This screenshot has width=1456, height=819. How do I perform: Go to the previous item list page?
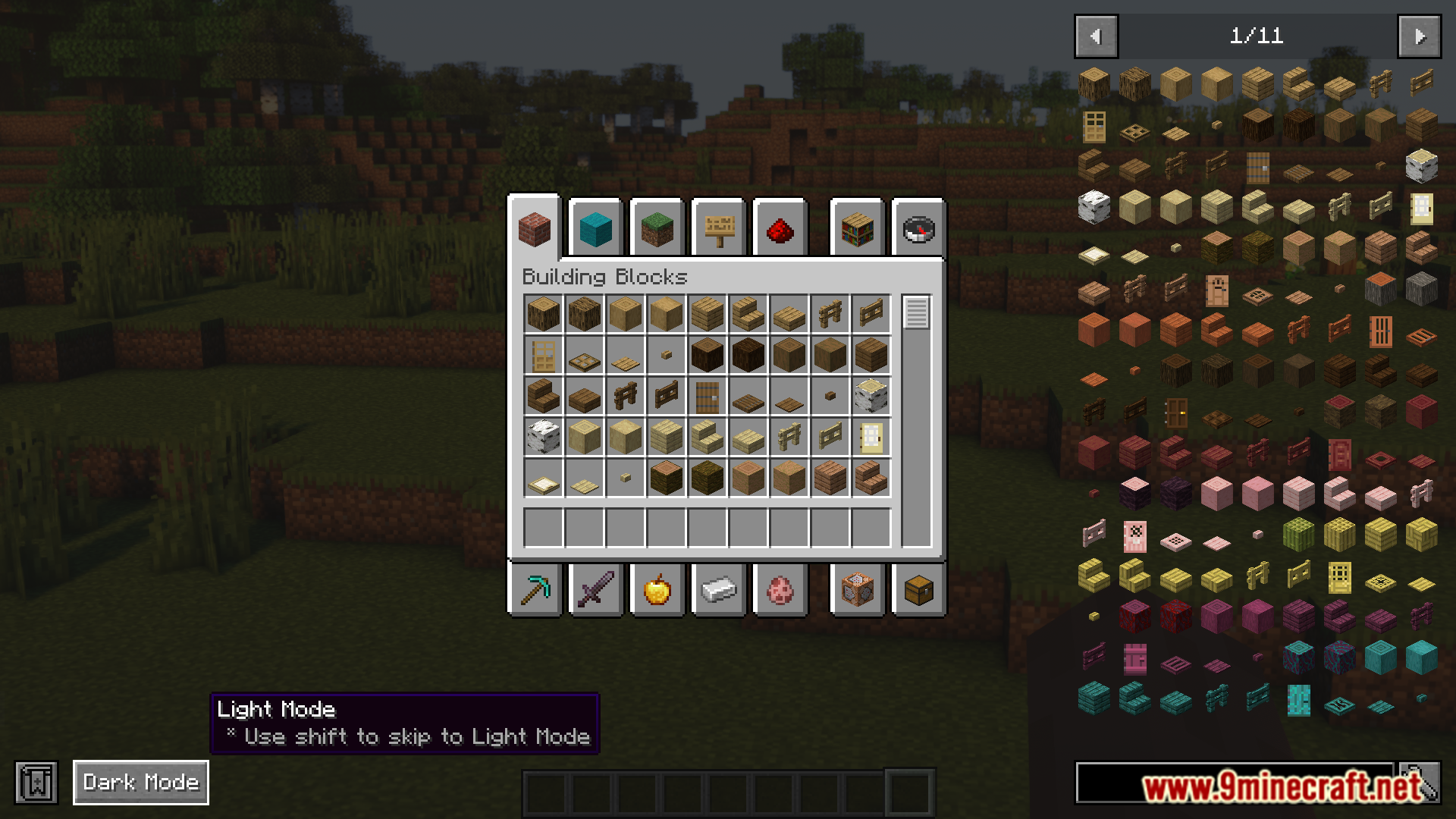click(x=1096, y=36)
